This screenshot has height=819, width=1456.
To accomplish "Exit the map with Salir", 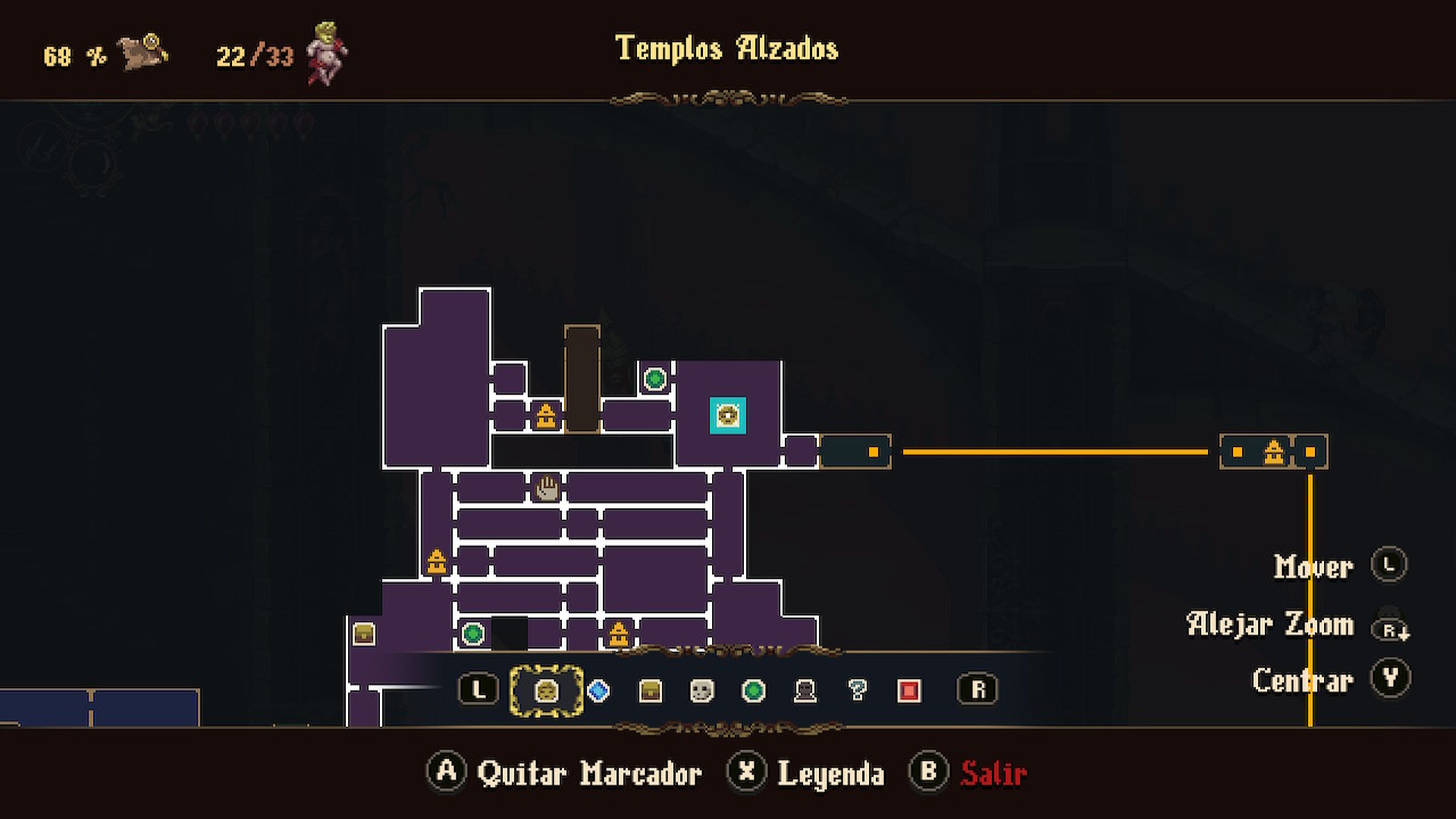I will pyautogui.click(x=993, y=773).
